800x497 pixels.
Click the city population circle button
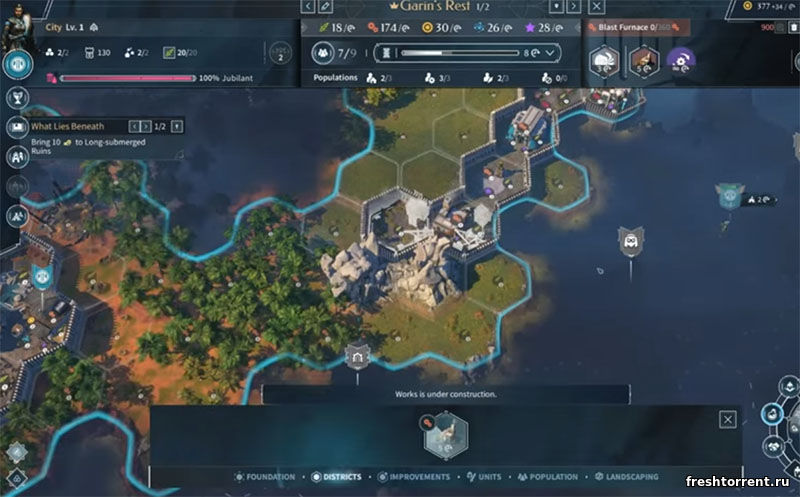pyautogui.click(x=323, y=53)
